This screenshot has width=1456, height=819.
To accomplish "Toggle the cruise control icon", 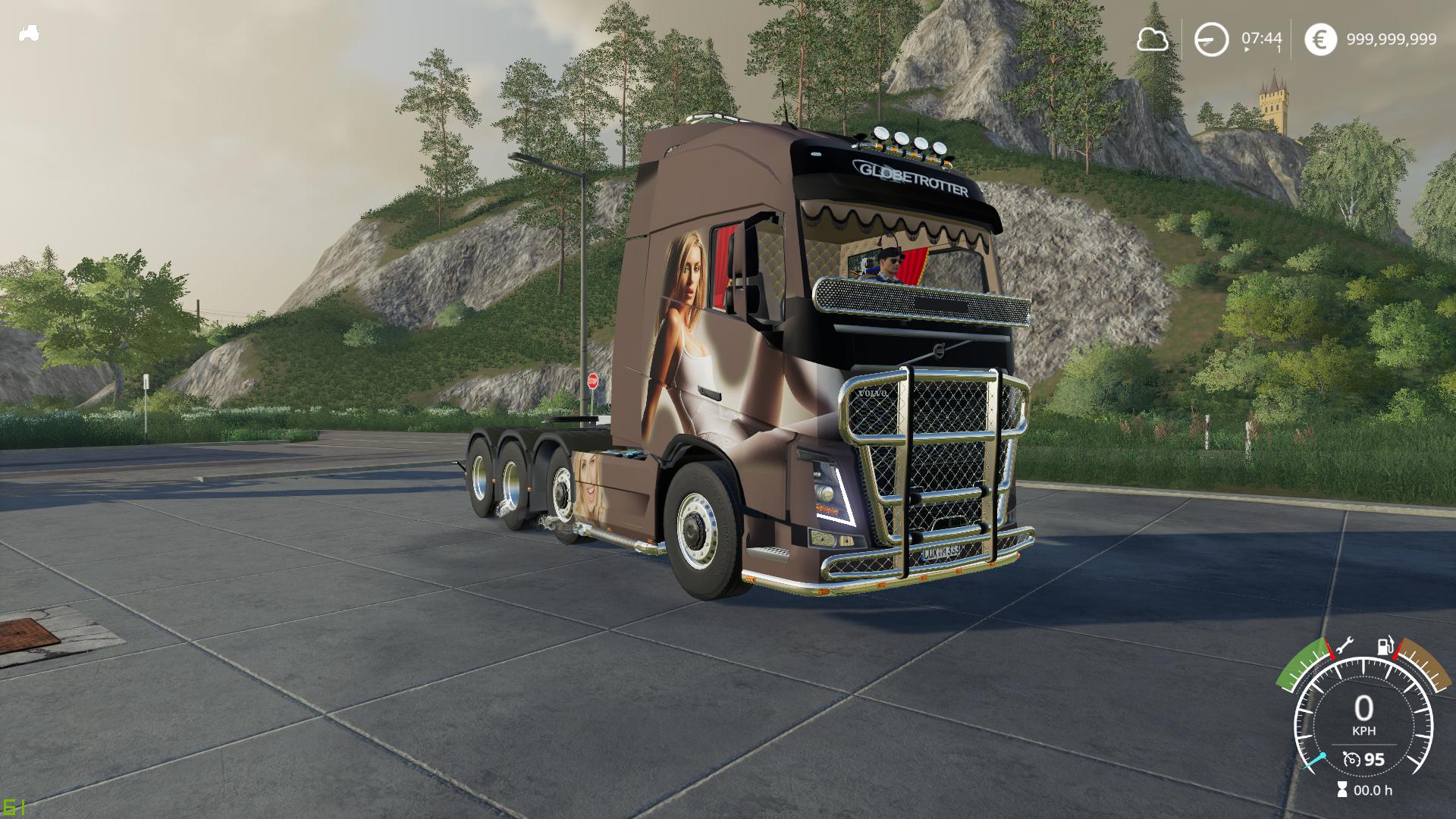I will (x=1351, y=759).
